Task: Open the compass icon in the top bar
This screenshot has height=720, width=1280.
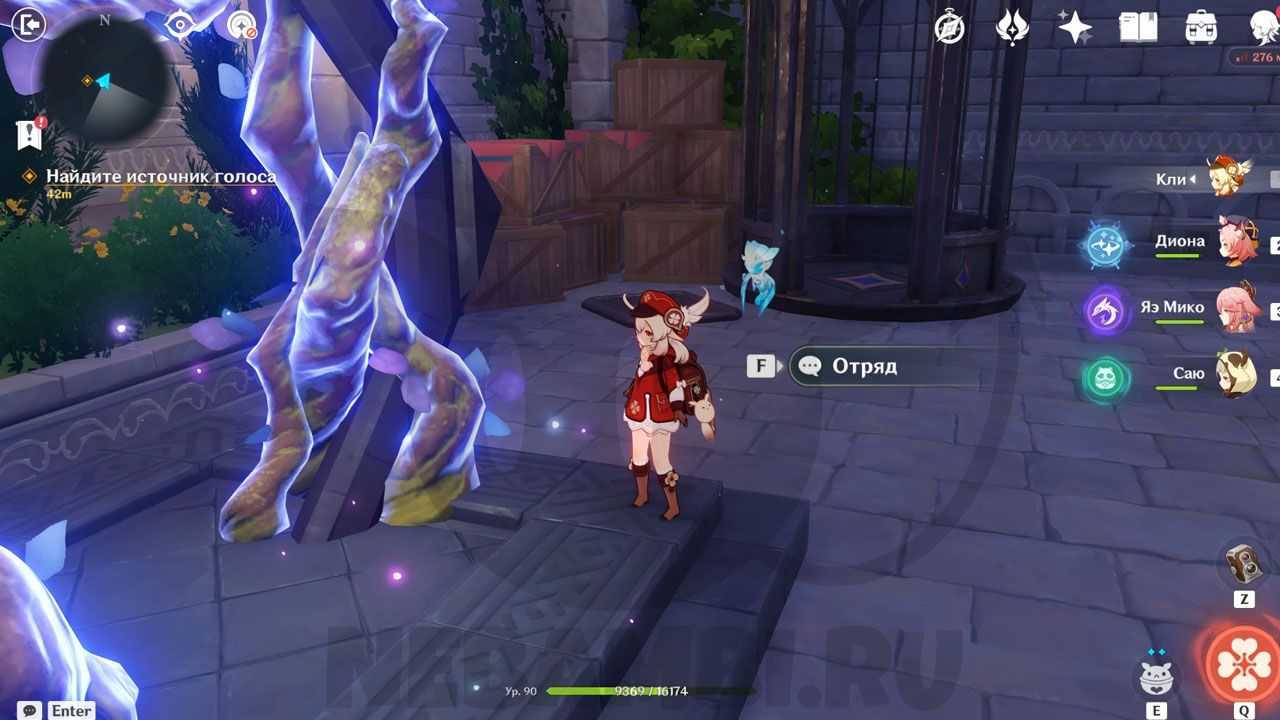Action: tap(949, 27)
